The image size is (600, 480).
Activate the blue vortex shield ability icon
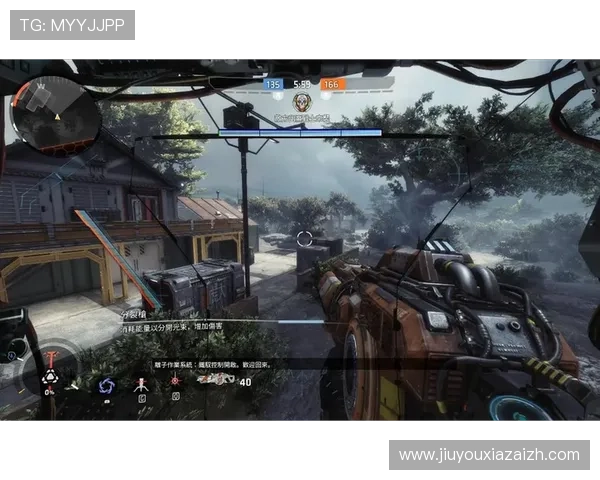pos(107,384)
